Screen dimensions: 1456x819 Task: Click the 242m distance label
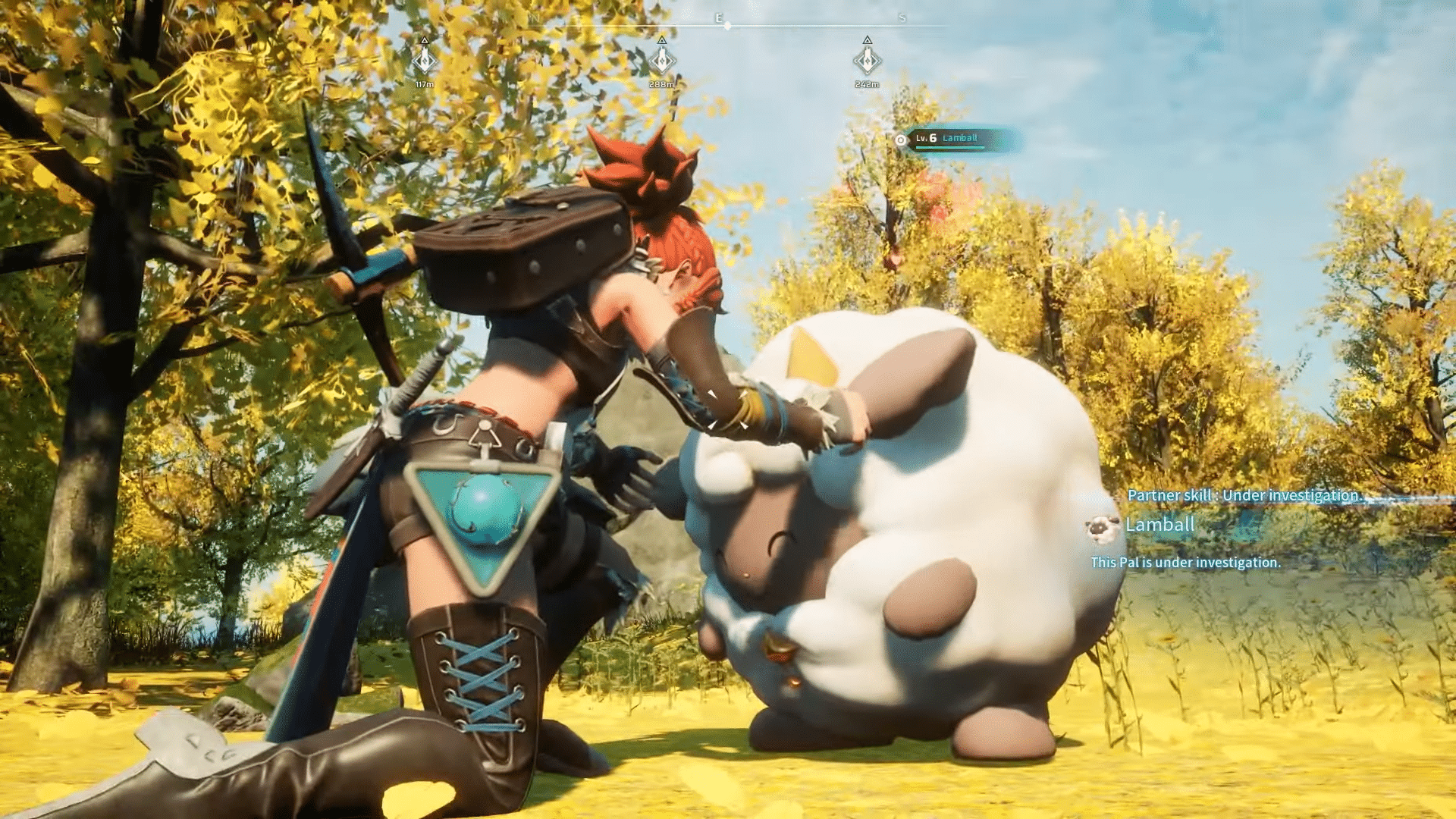coord(868,84)
